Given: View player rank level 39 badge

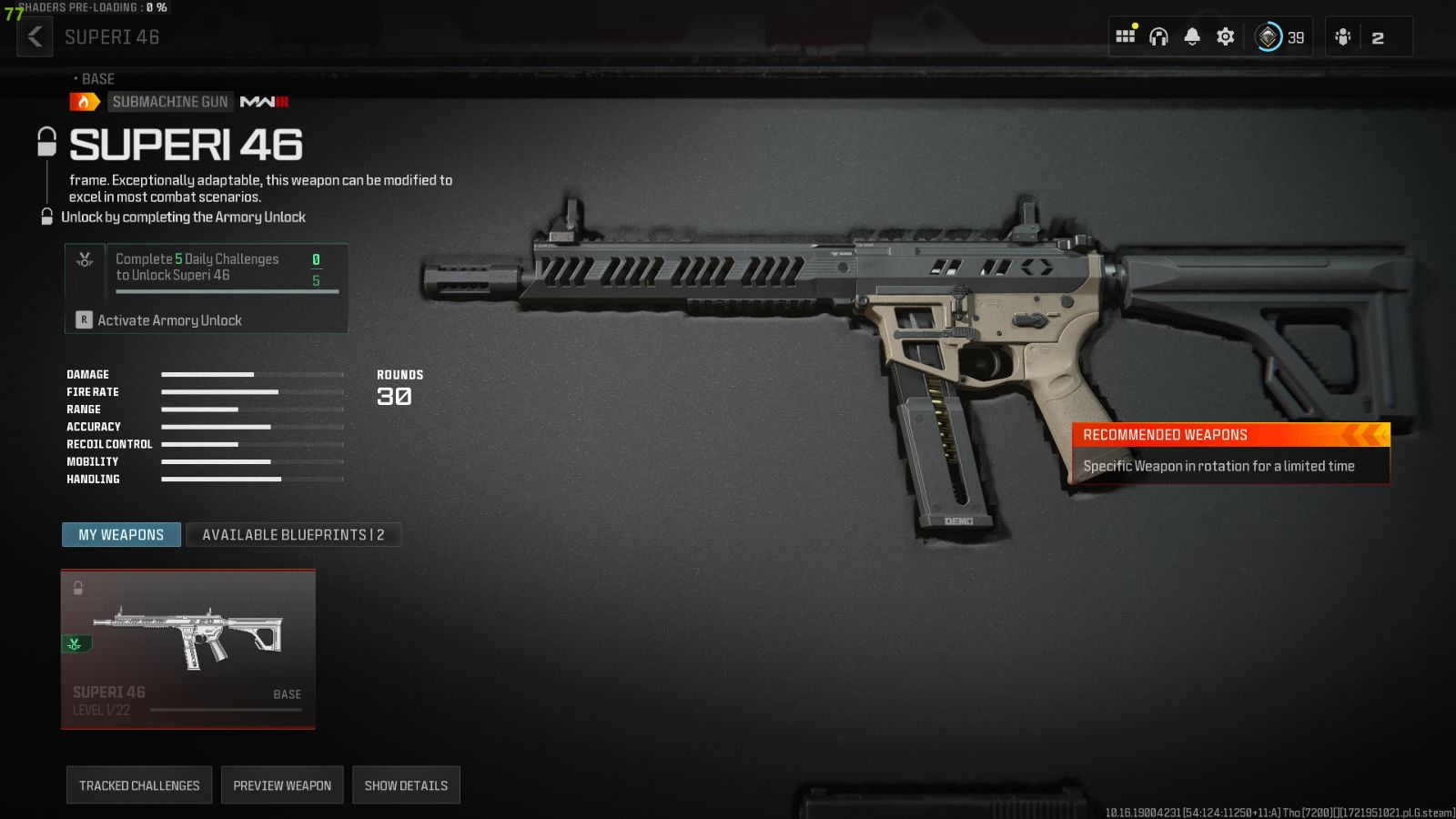Looking at the screenshot, I should 1279,37.
